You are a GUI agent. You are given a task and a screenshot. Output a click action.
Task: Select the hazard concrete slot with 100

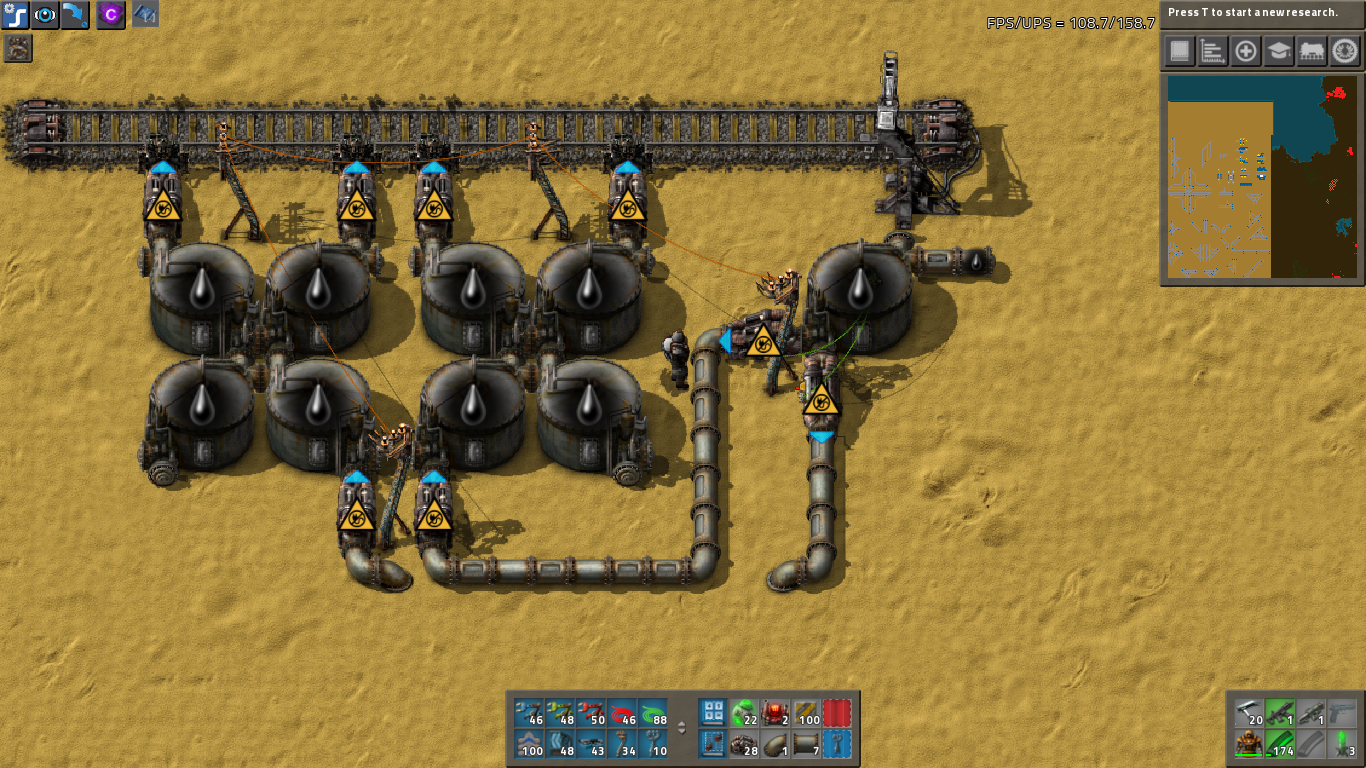click(806, 714)
